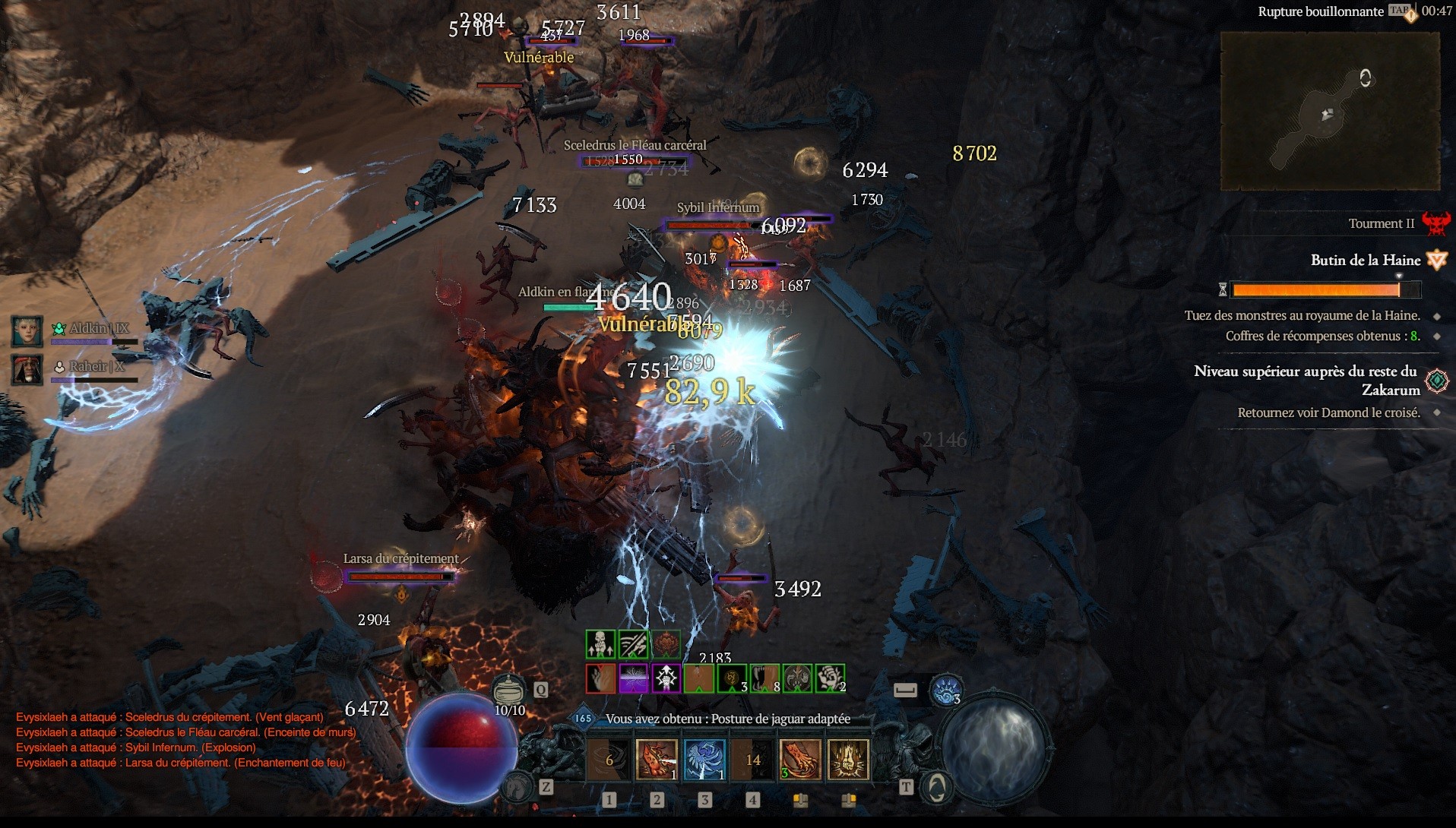This screenshot has width=1456, height=828.
Task: Select the skill slot on 14-second cooldown
Action: [x=752, y=759]
